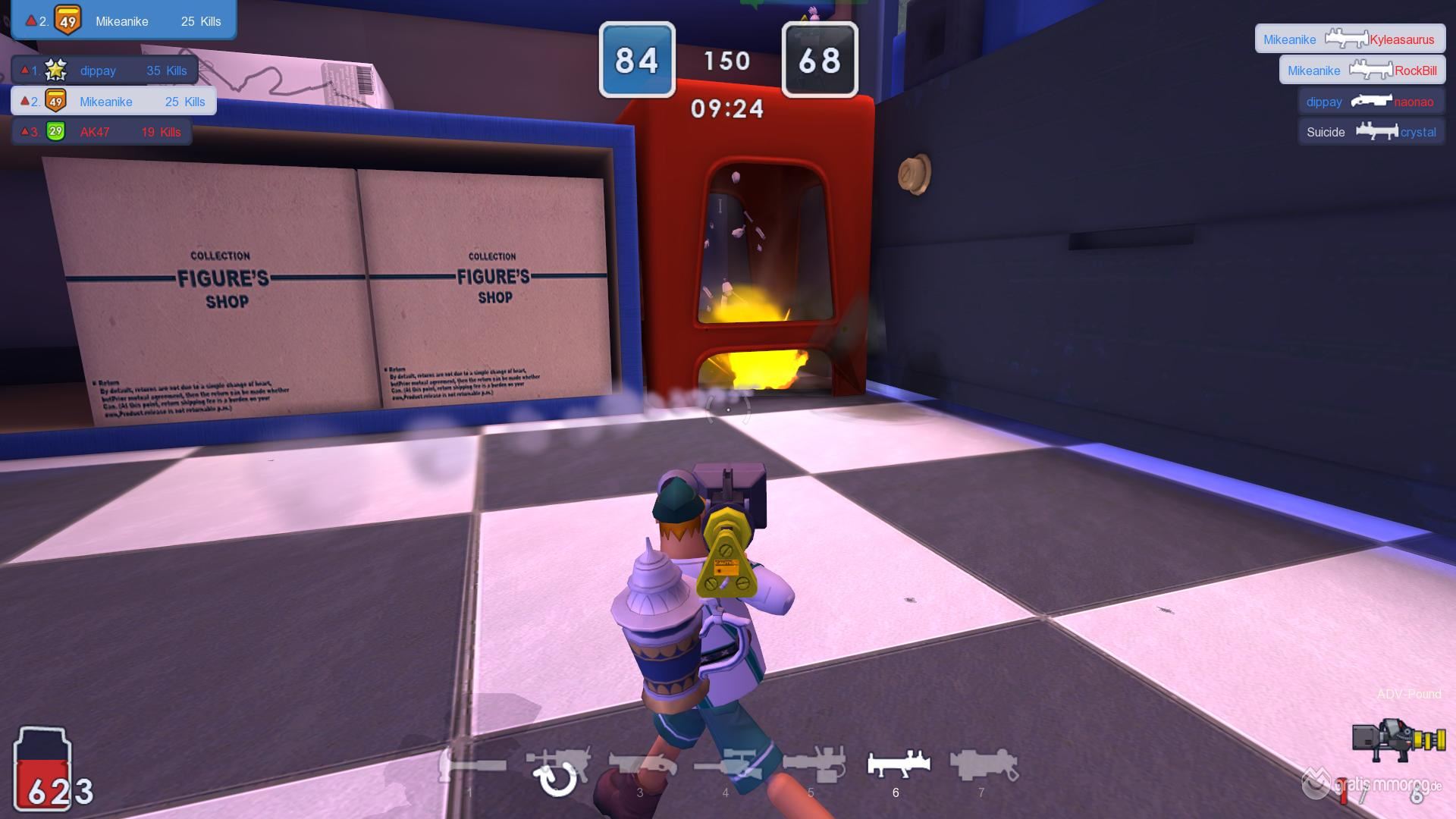Select AK47's third-place leaderboard row
Viewport: 1456px width, 819px height.
point(102,132)
